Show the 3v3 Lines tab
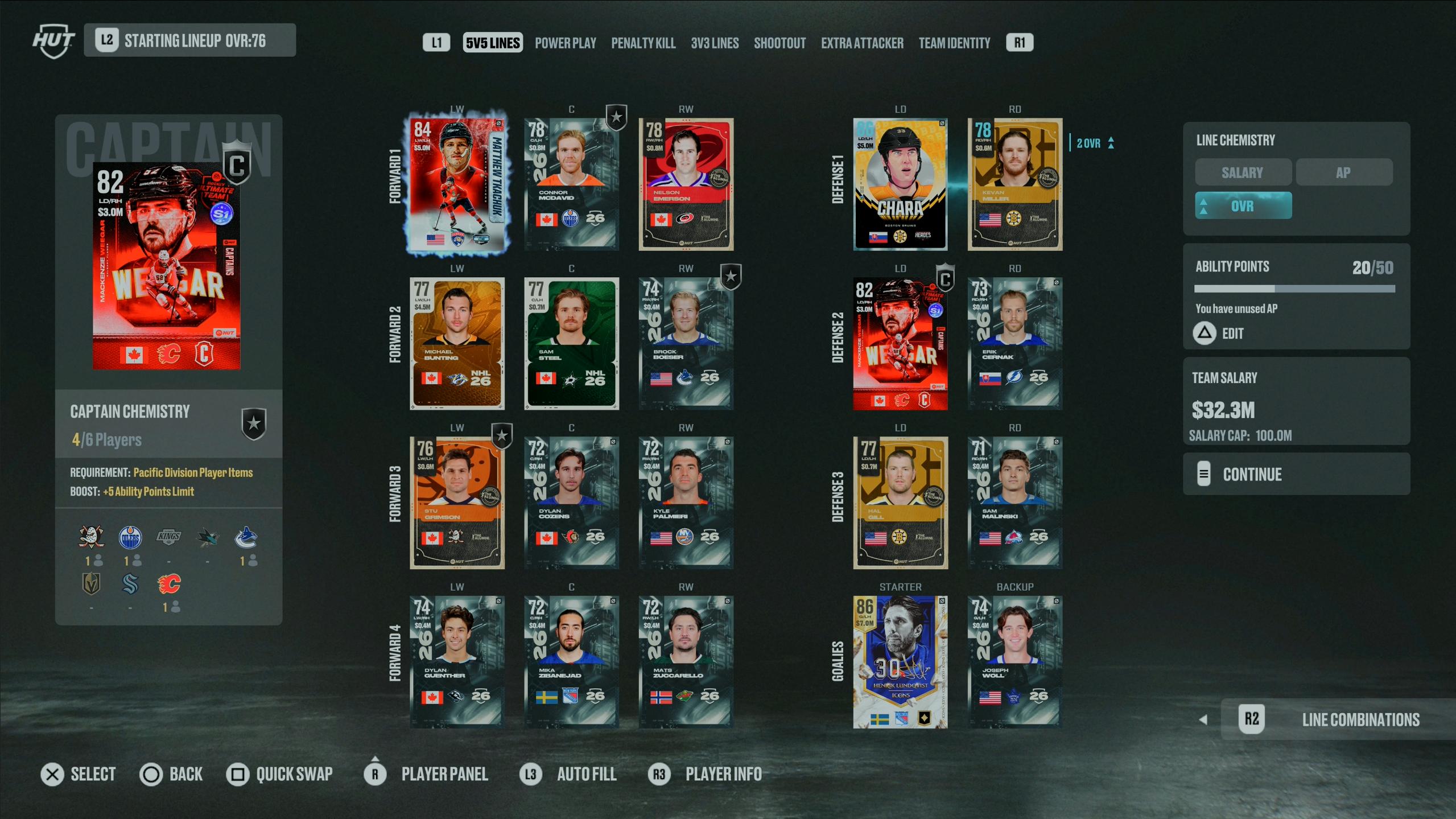Screen dimensions: 1456x819 pos(715,43)
